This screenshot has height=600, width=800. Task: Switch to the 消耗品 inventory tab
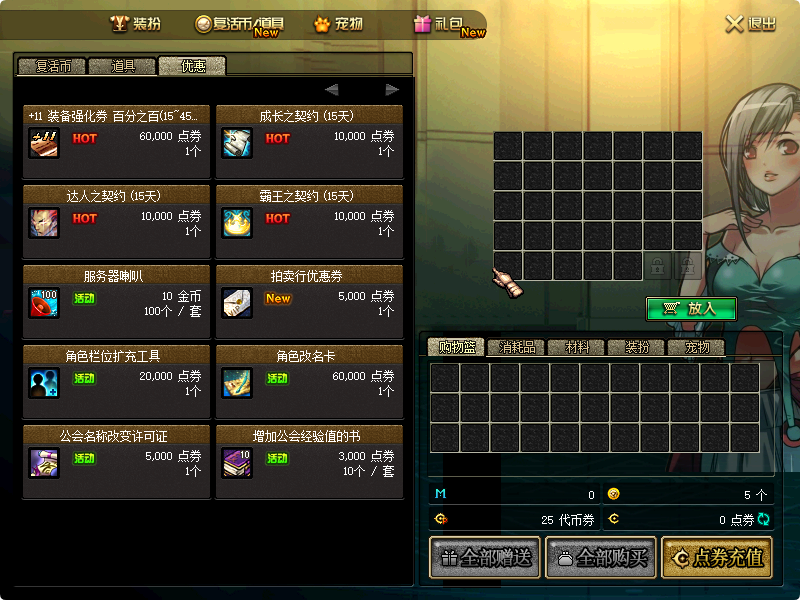pos(517,348)
